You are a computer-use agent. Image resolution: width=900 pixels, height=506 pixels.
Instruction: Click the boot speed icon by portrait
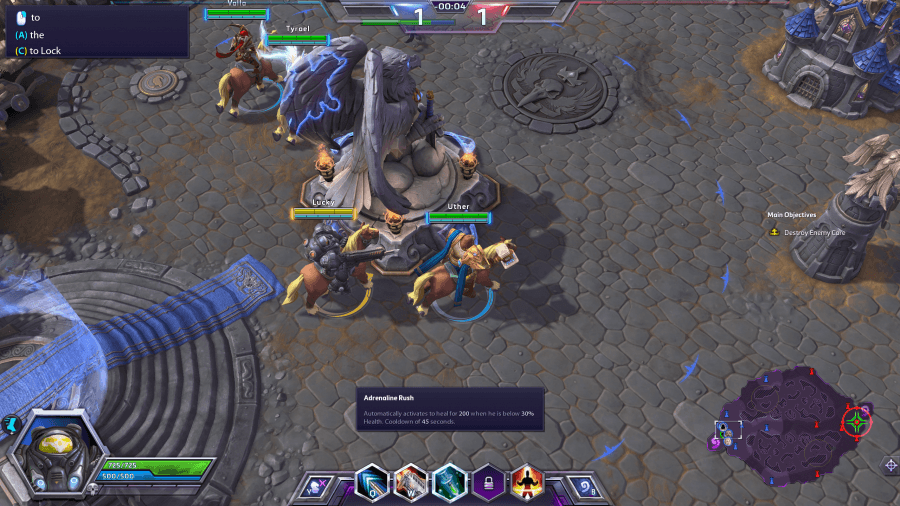point(12,425)
